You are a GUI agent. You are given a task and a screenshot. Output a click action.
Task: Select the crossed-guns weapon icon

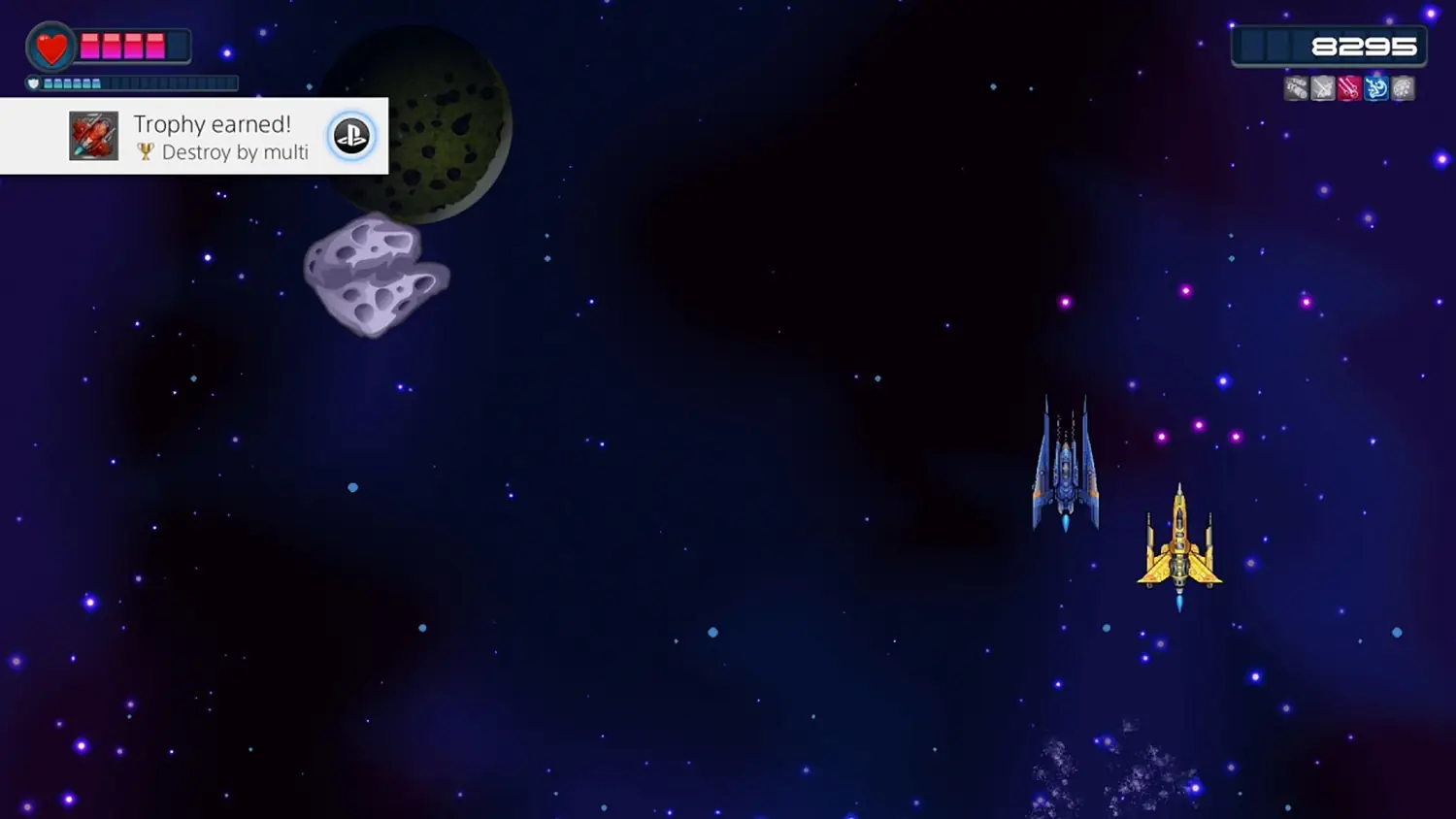1323,88
